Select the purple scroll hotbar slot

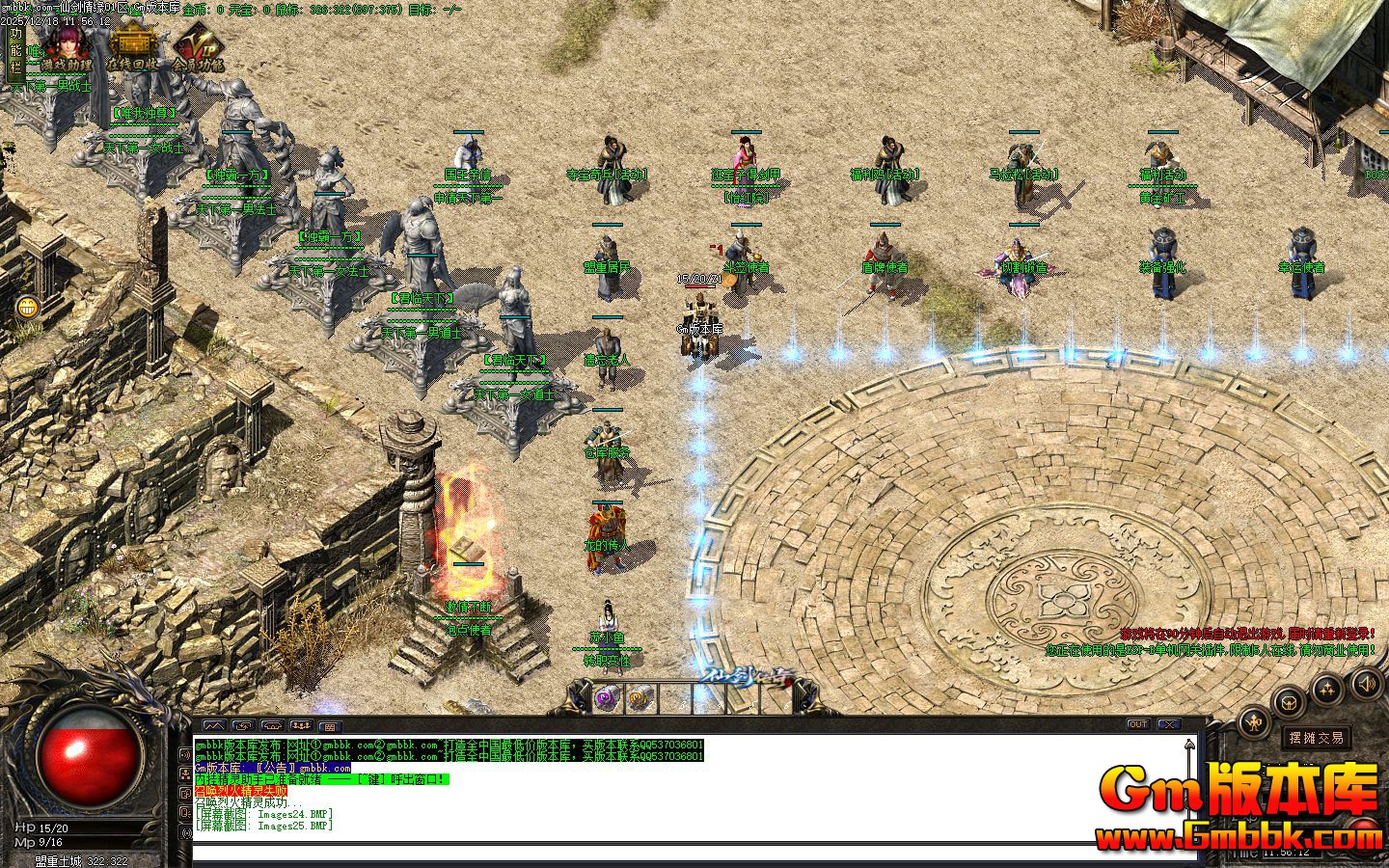607,696
